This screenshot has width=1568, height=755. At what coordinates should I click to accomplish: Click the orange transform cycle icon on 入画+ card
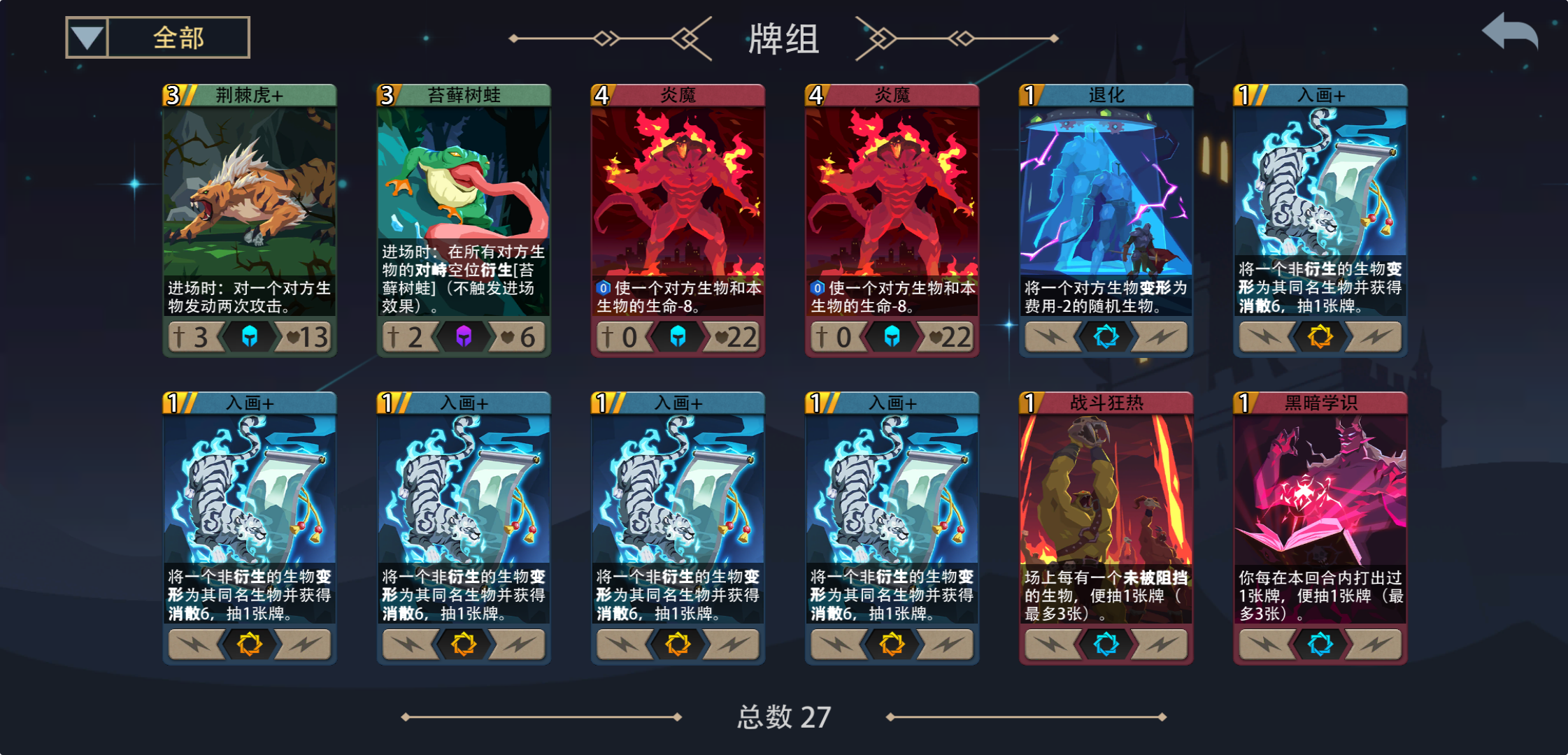(x=1319, y=337)
